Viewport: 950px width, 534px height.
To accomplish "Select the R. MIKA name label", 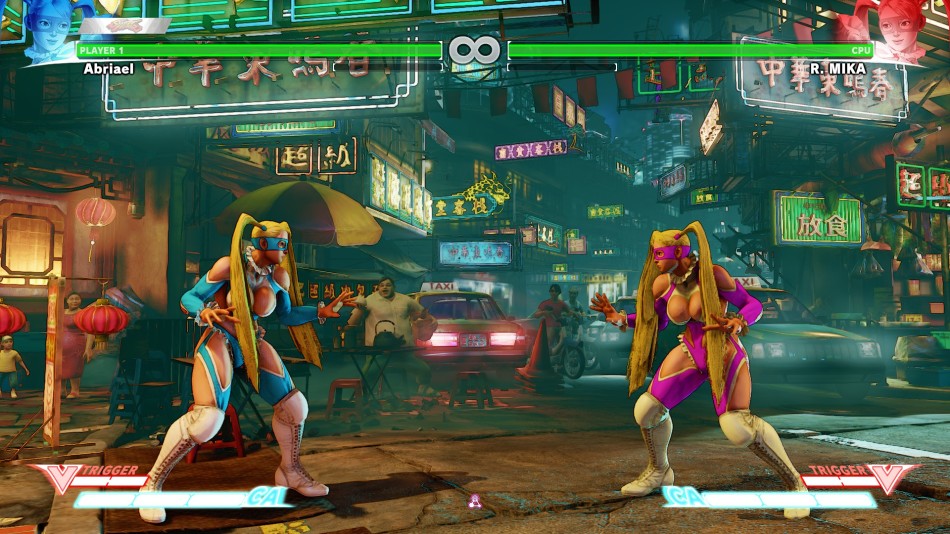I will point(837,69).
